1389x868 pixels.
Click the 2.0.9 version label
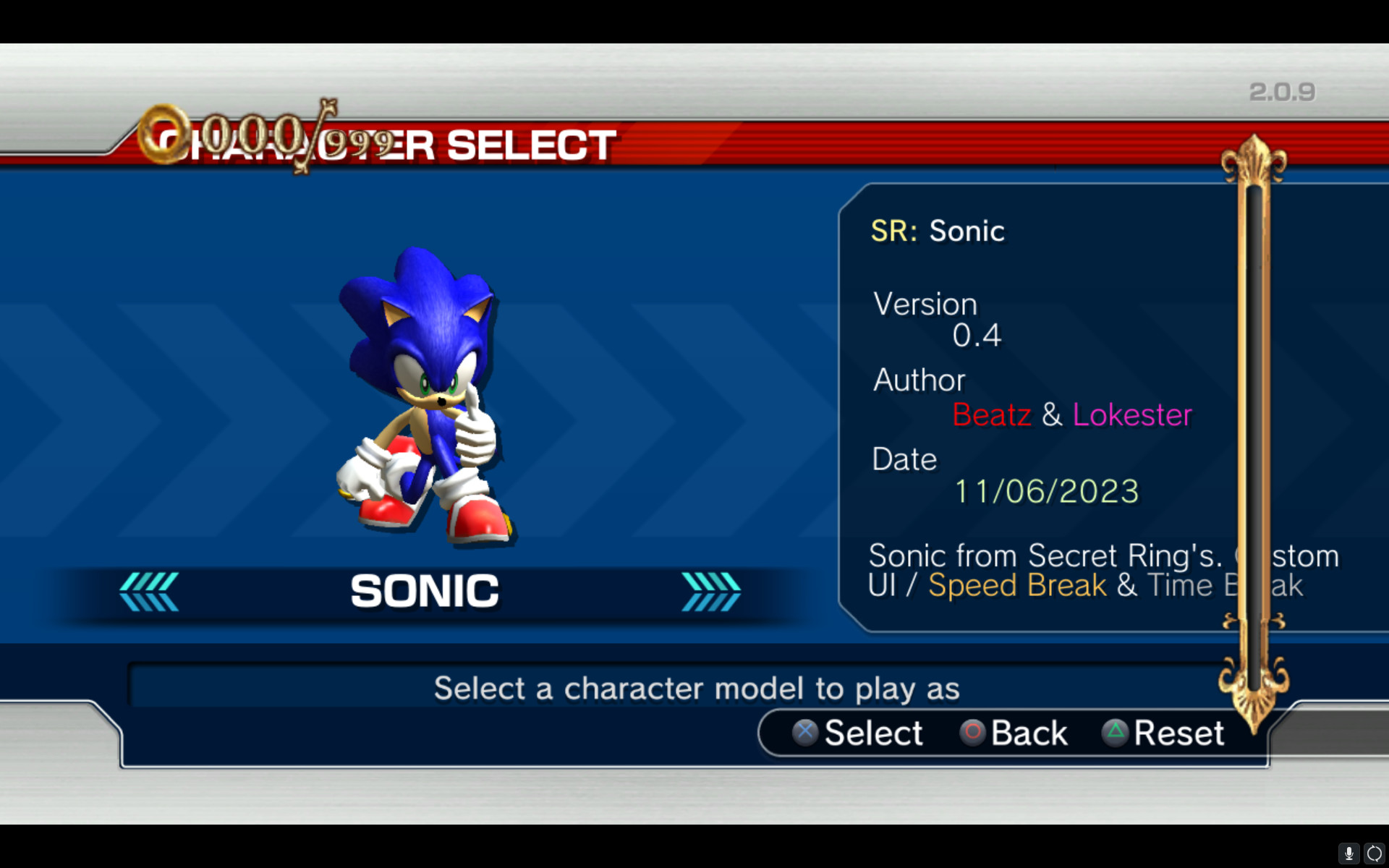point(1281,91)
